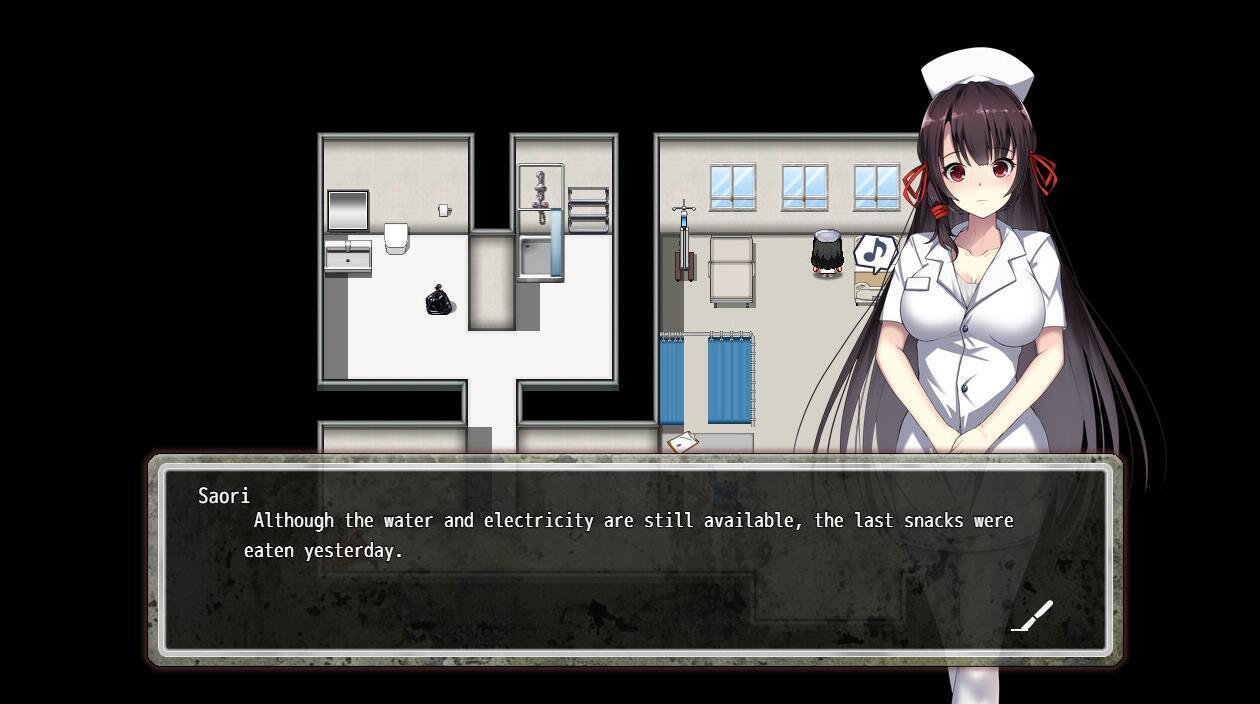
Task: Click the scalpel continue indicator
Action: click(x=1033, y=616)
